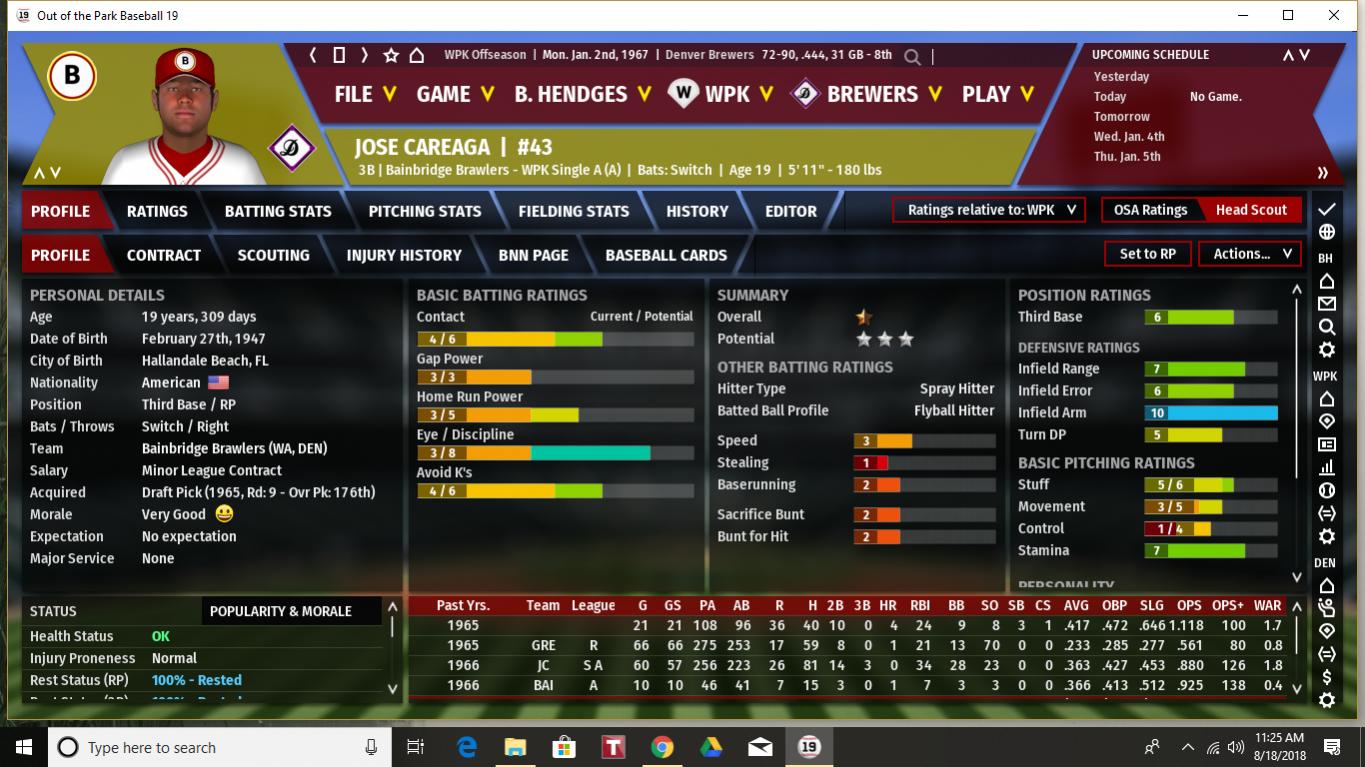1365x767 pixels.
Task: Expand the B. HENDGES manager menu
Action: [582, 94]
